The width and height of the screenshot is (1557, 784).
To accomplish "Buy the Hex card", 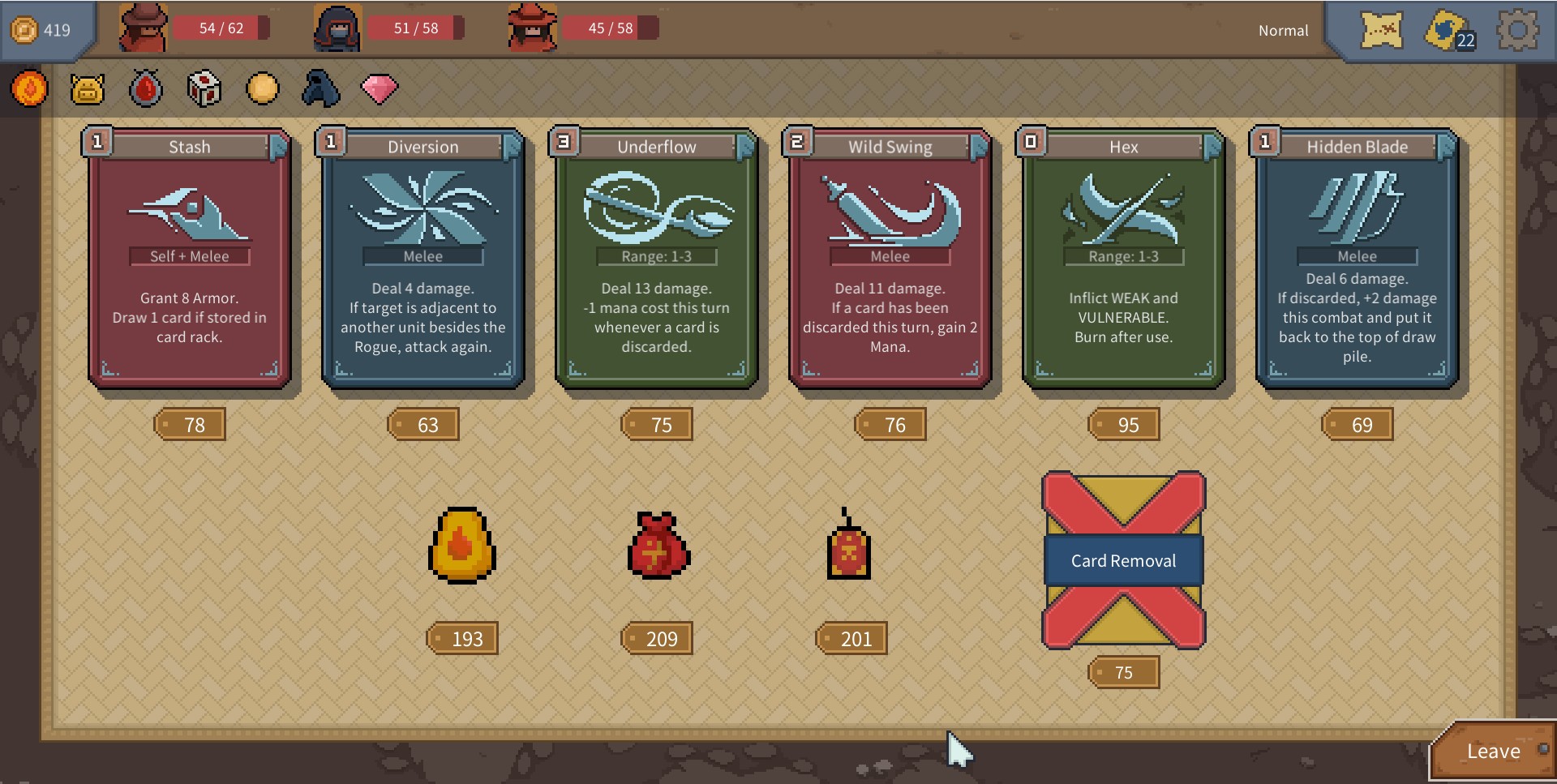I will tap(1123, 258).
